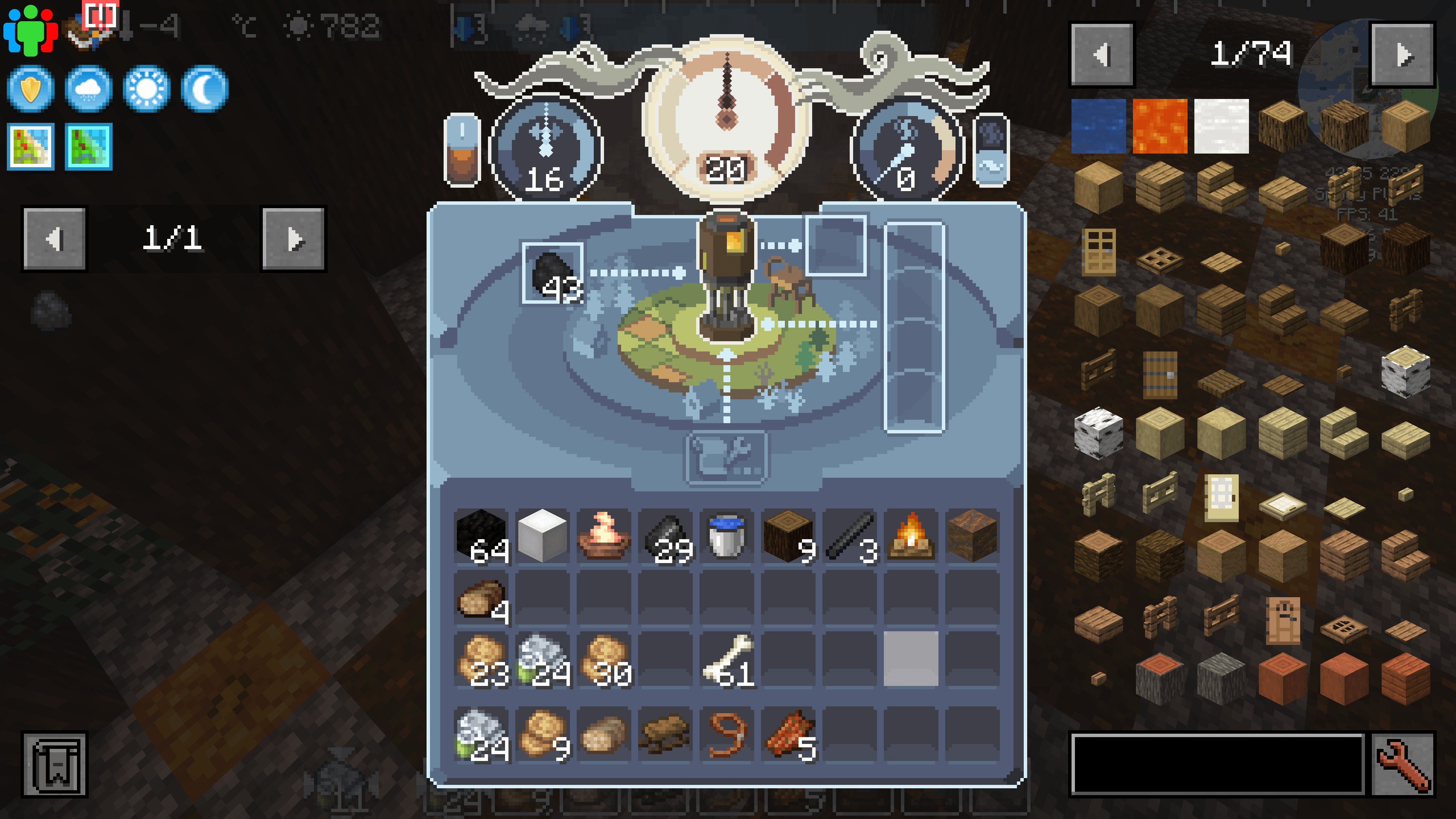1456x819 pixels.
Task: Go to next page of 1/74 item list
Action: click(1403, 55)
